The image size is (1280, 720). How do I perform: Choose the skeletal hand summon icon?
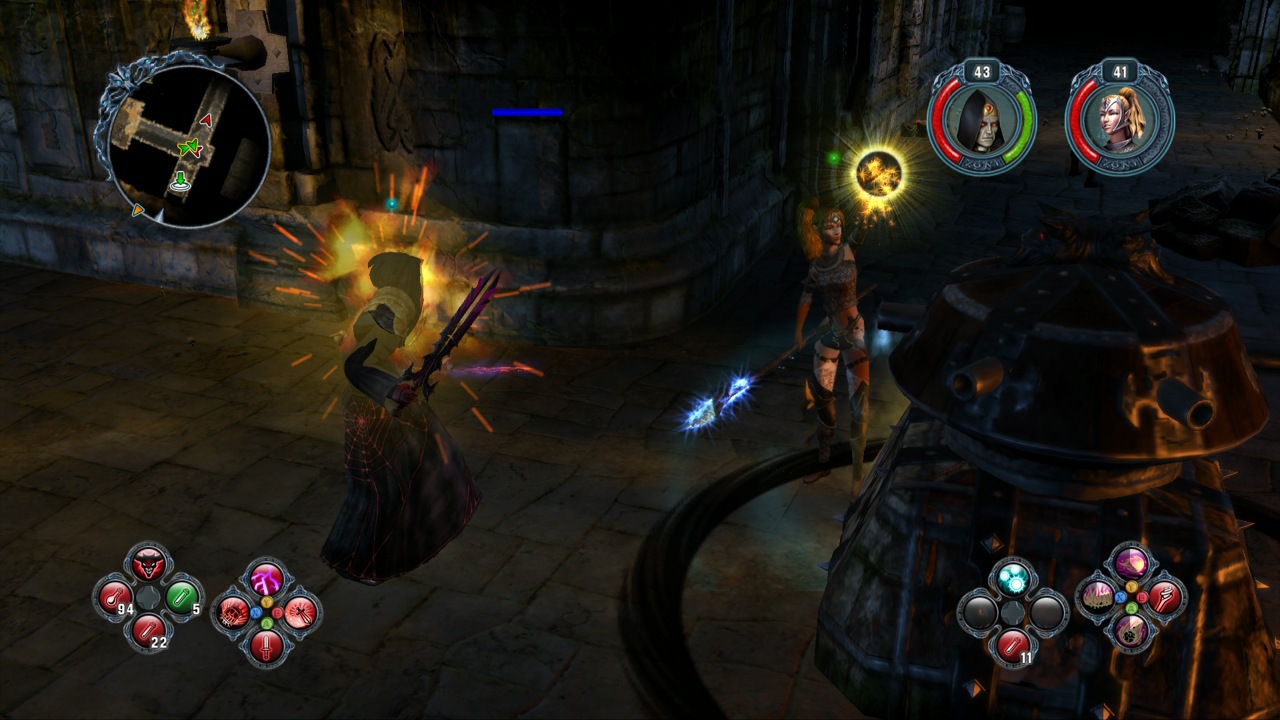pos(1164,597)
